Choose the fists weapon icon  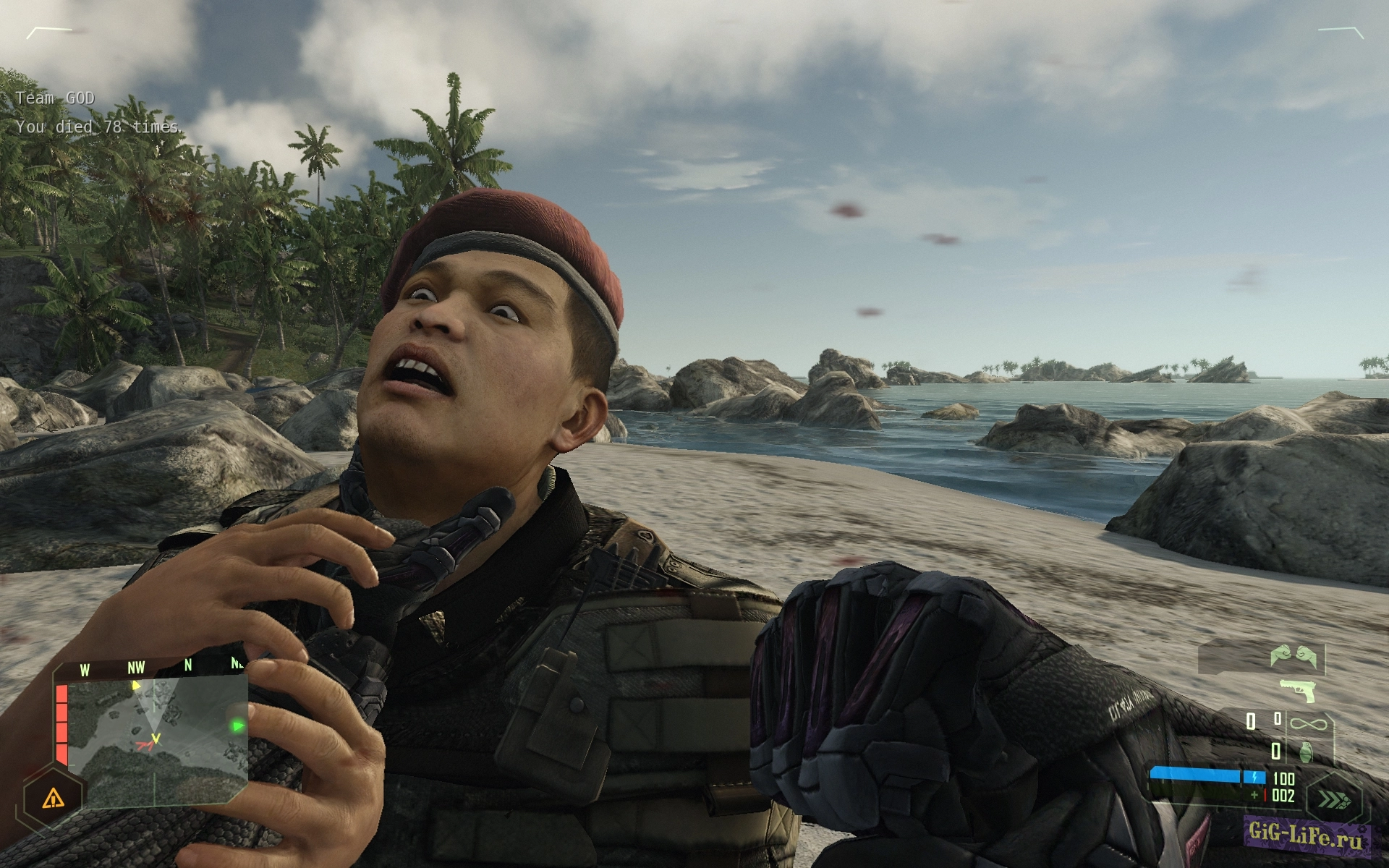[1292, 656]
